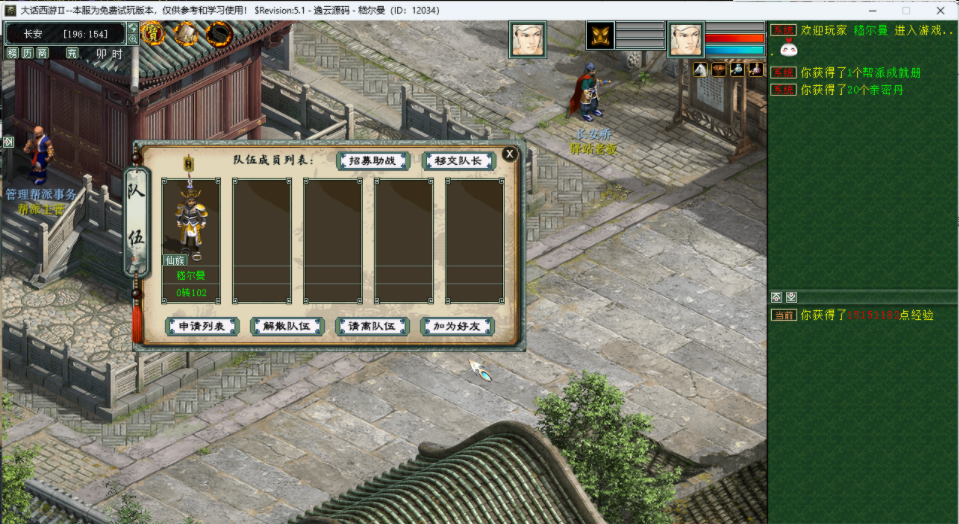Disband the team with 解散队伍
The width and height of the screenshot is (959, 524).
[x=286, y=326]
